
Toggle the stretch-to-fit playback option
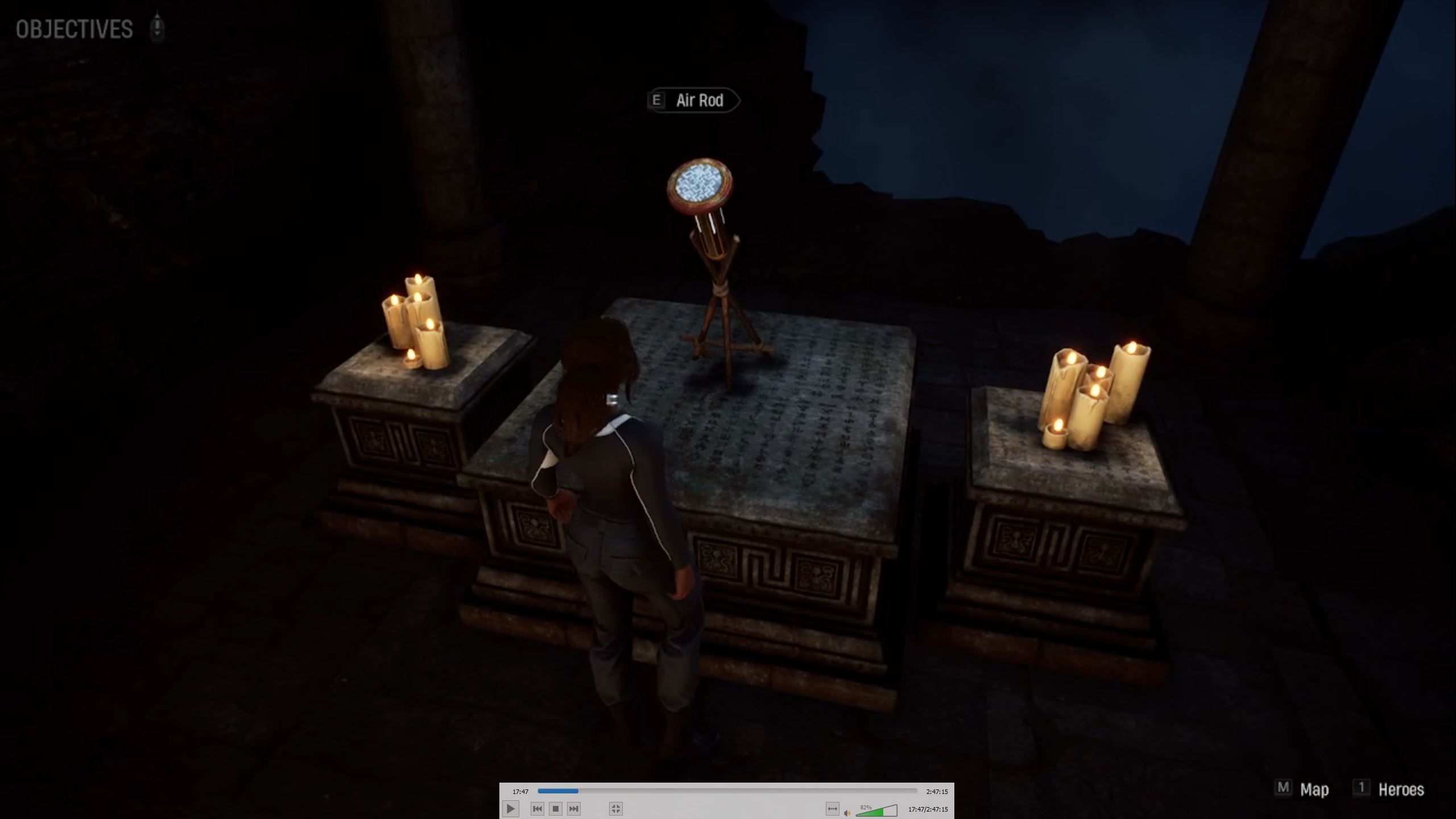[x=834, y=808]
